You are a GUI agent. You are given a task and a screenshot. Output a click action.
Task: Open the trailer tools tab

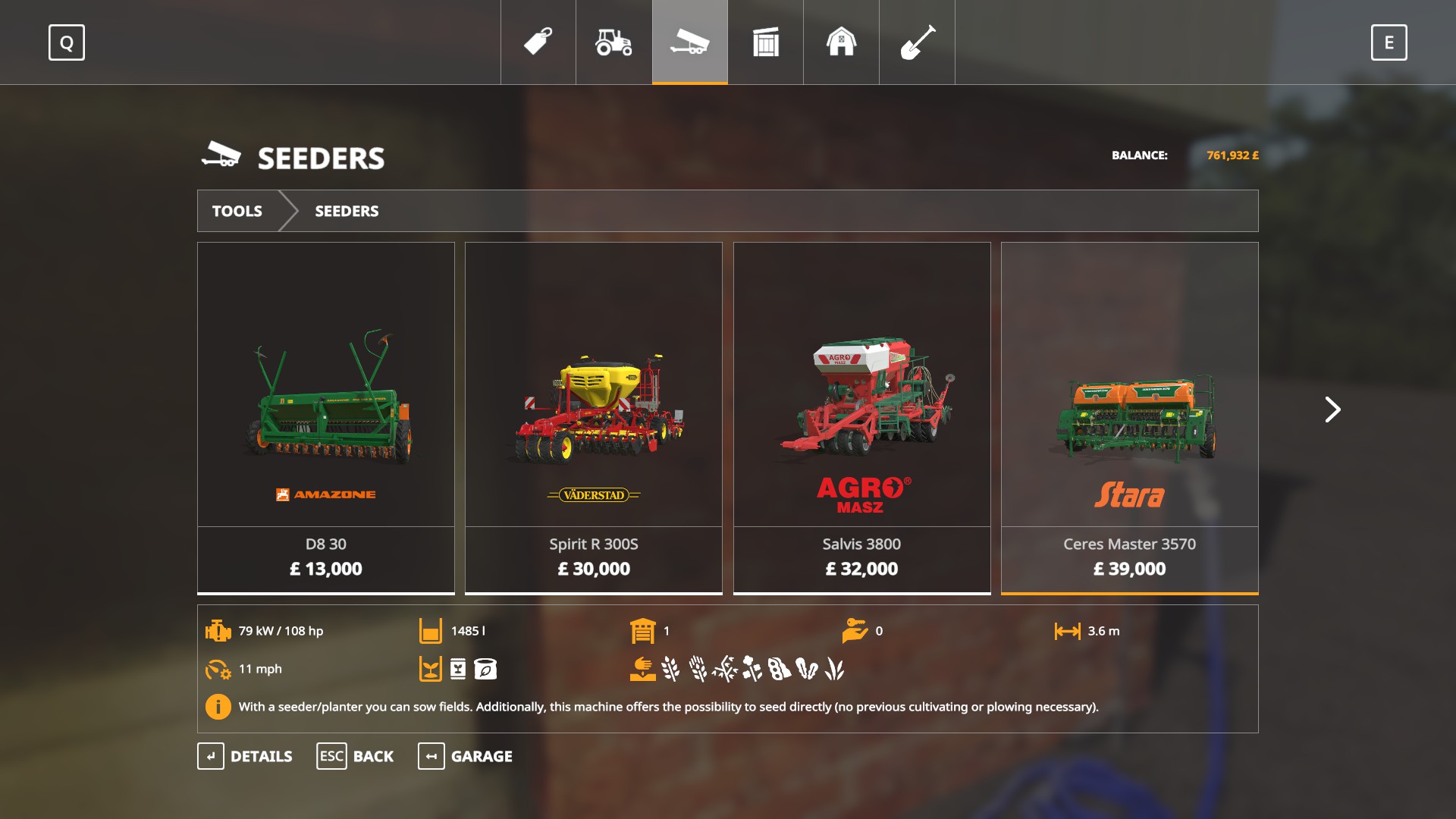tap(690, 42)
